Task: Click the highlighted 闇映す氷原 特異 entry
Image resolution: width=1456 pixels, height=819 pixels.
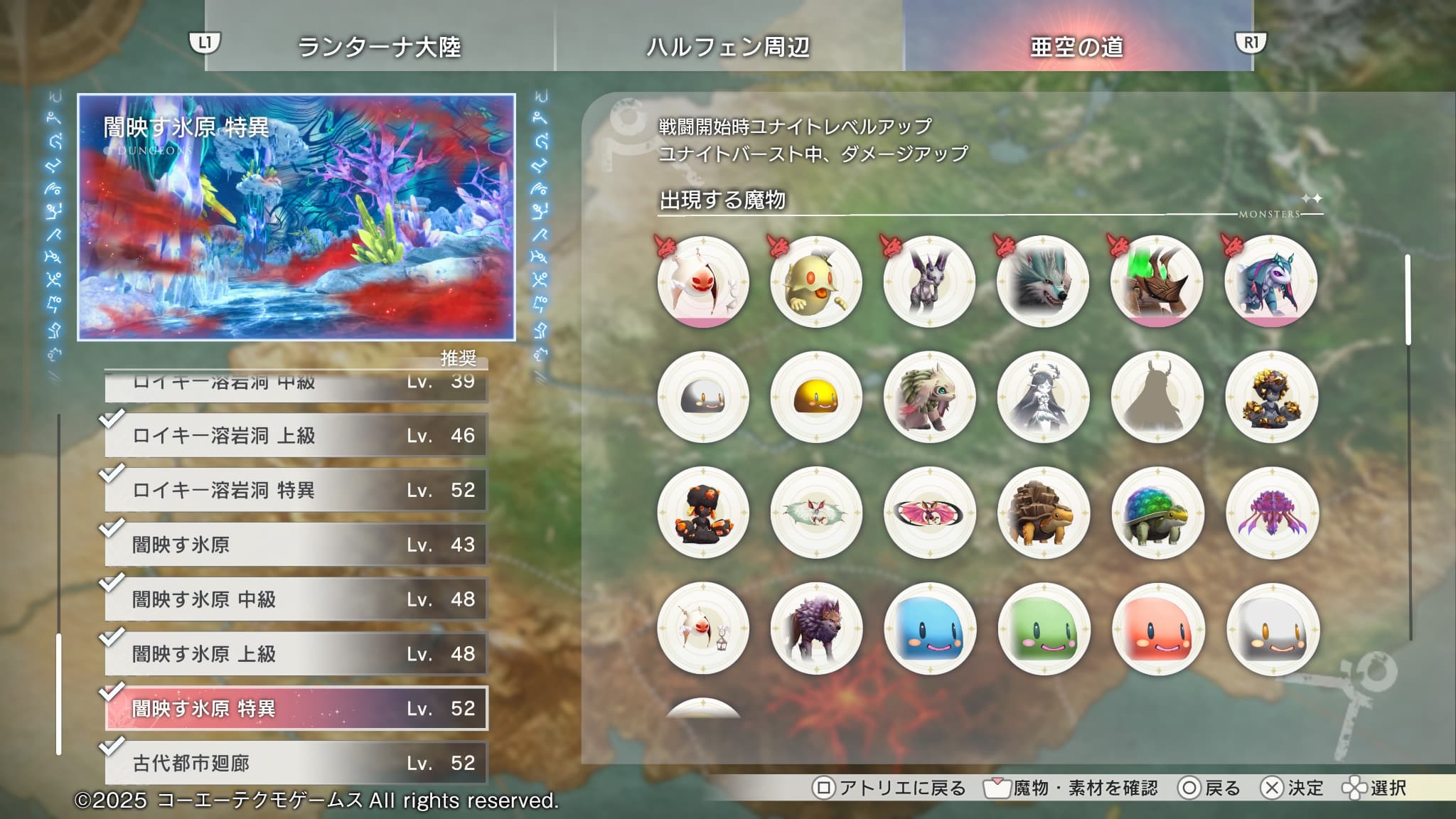Action: click(x=296, y=708)
